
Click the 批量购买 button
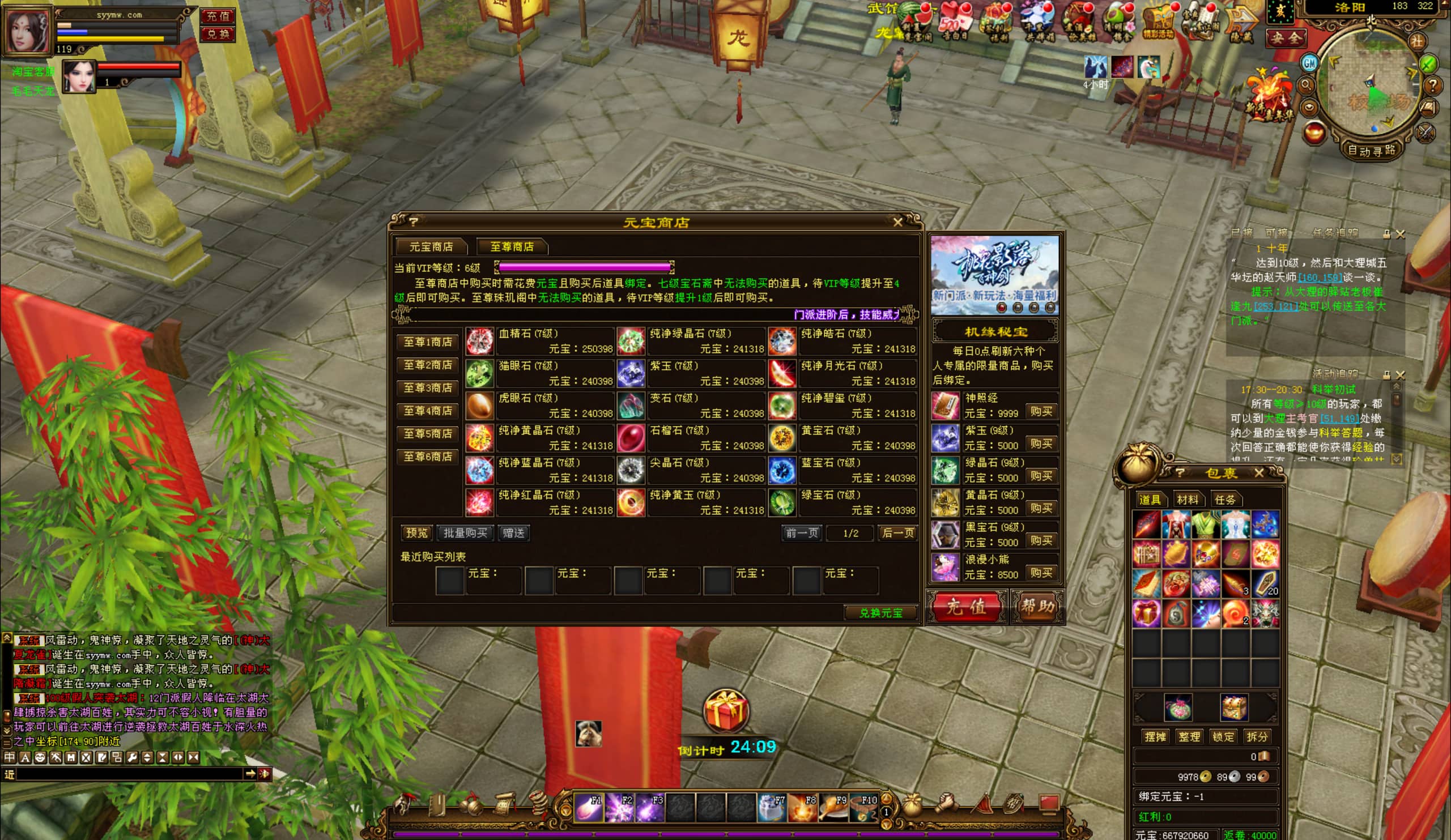[x=465, y=533]
